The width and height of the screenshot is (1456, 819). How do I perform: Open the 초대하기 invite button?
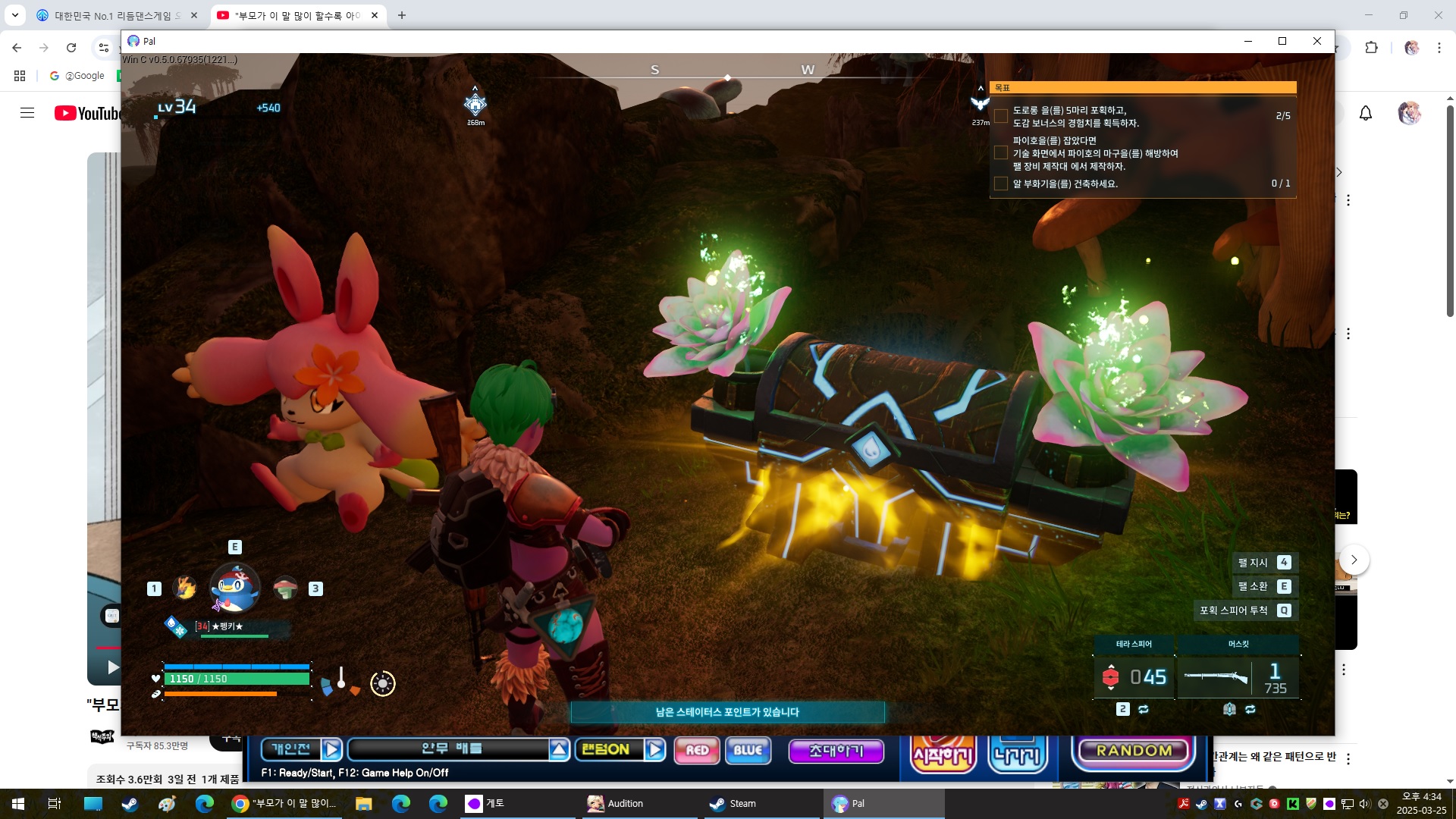836,751
